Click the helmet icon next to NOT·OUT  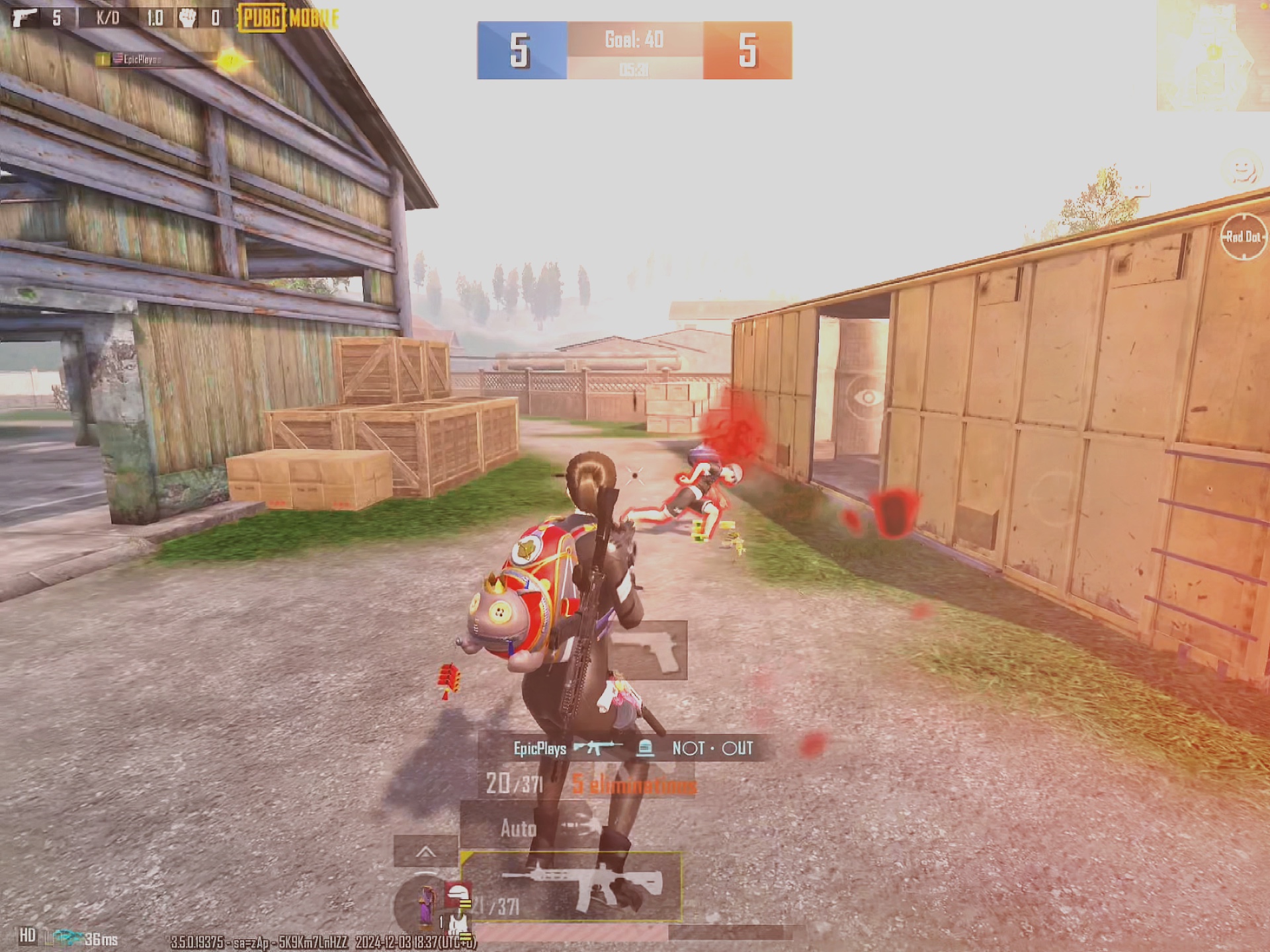pos(645,748)
